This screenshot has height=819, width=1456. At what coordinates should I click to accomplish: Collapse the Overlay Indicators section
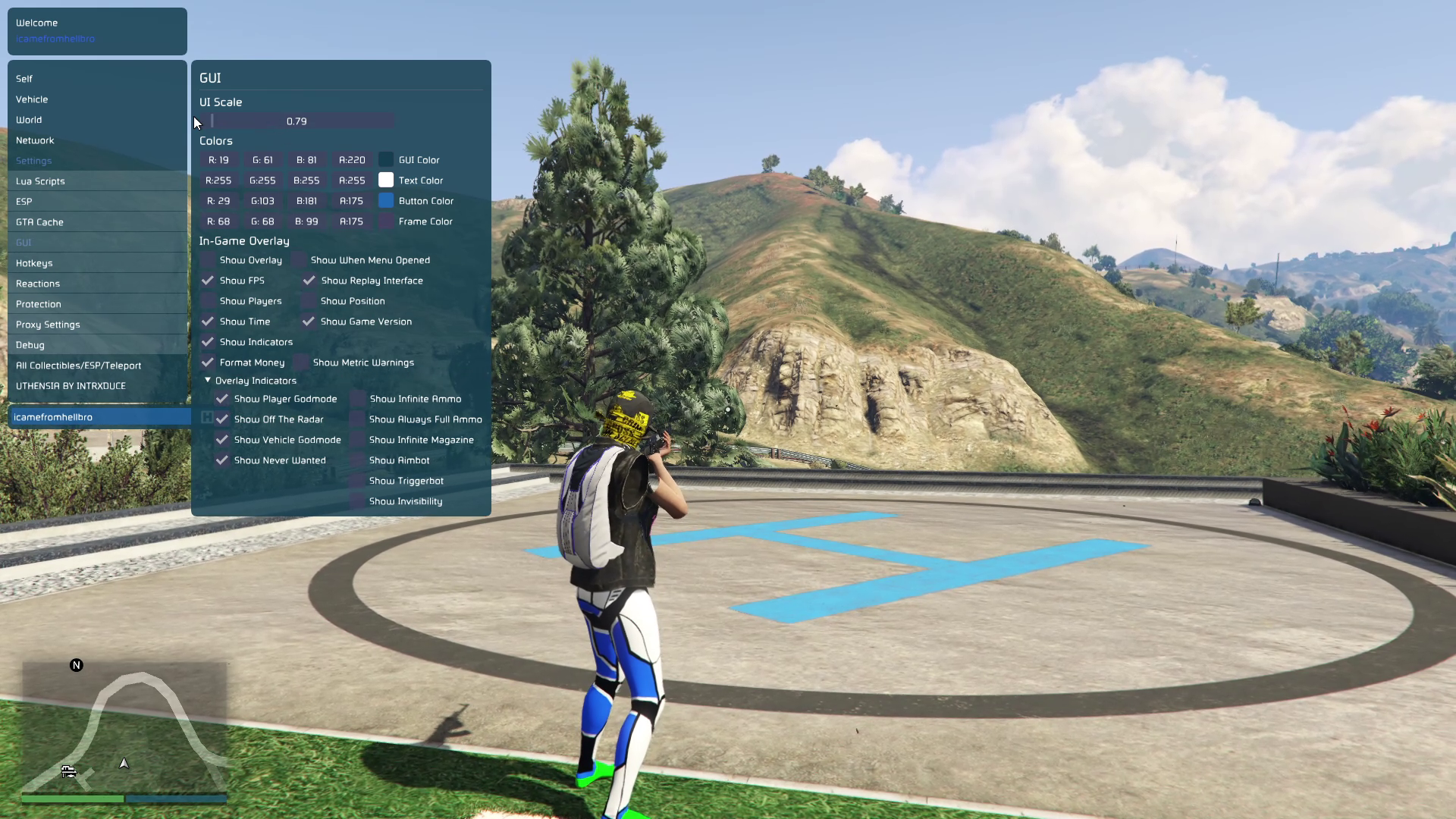point(208,381)
